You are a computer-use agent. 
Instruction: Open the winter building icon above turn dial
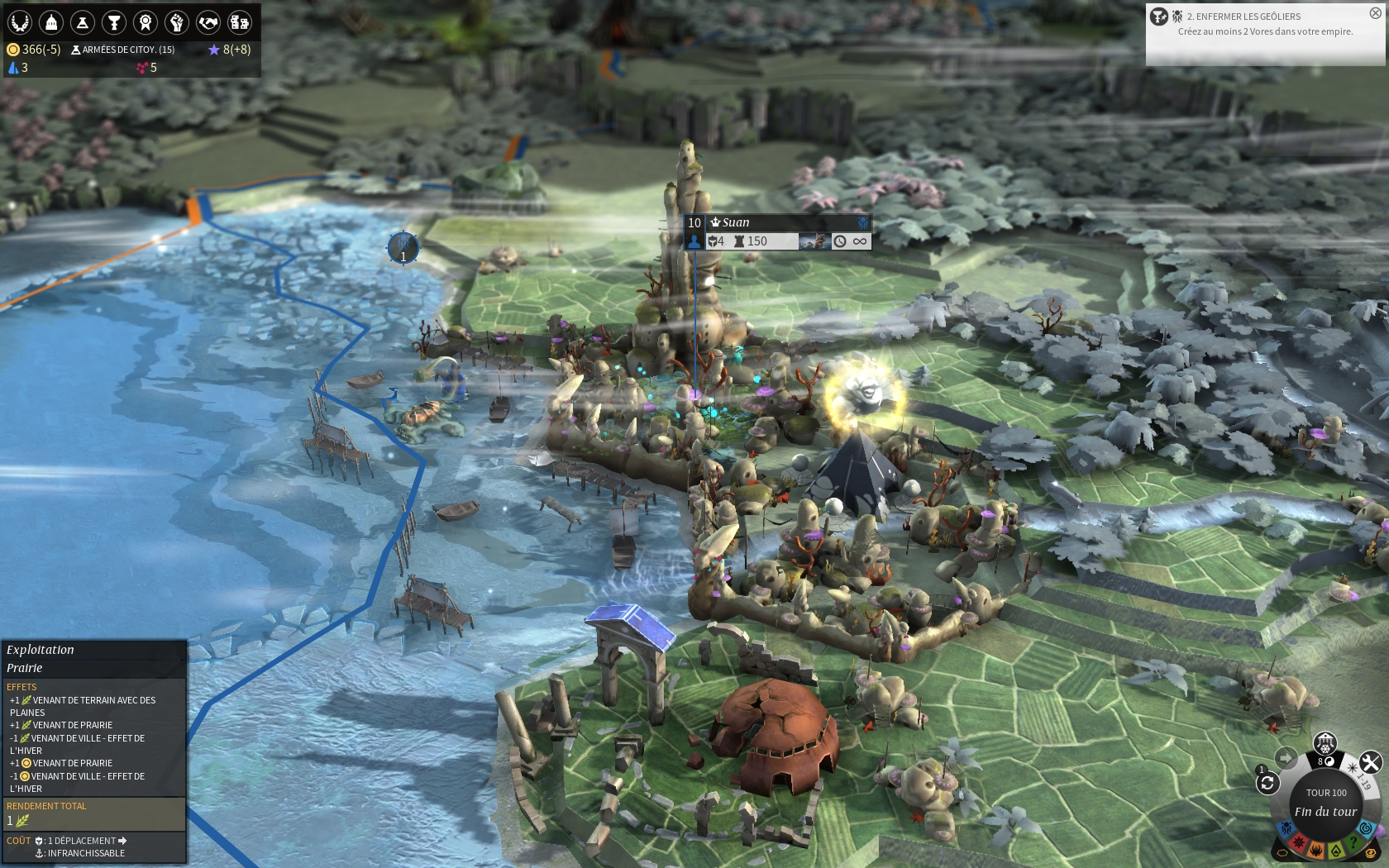(x=1325, y=742)
